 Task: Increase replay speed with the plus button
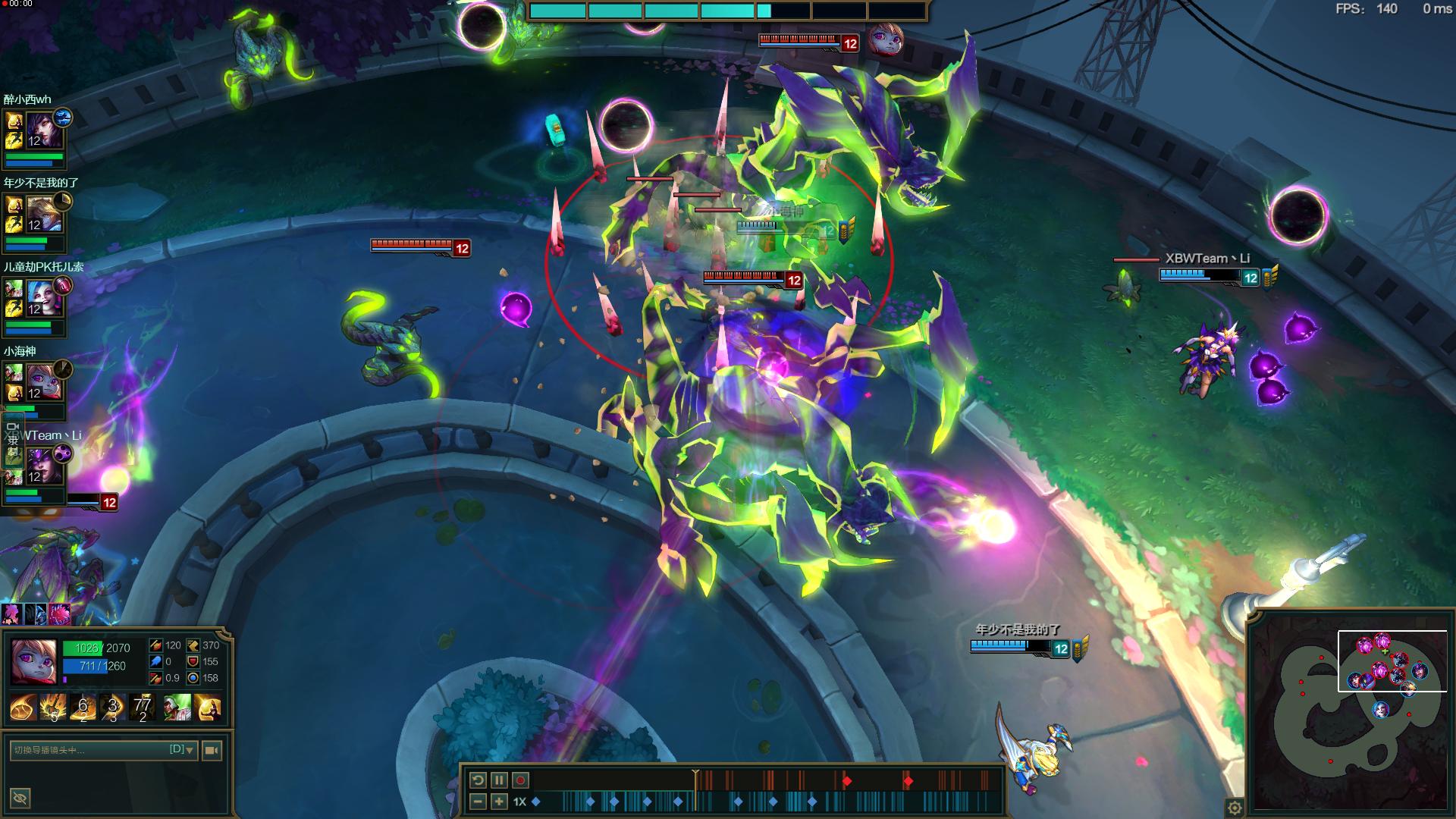pos(499,802)
